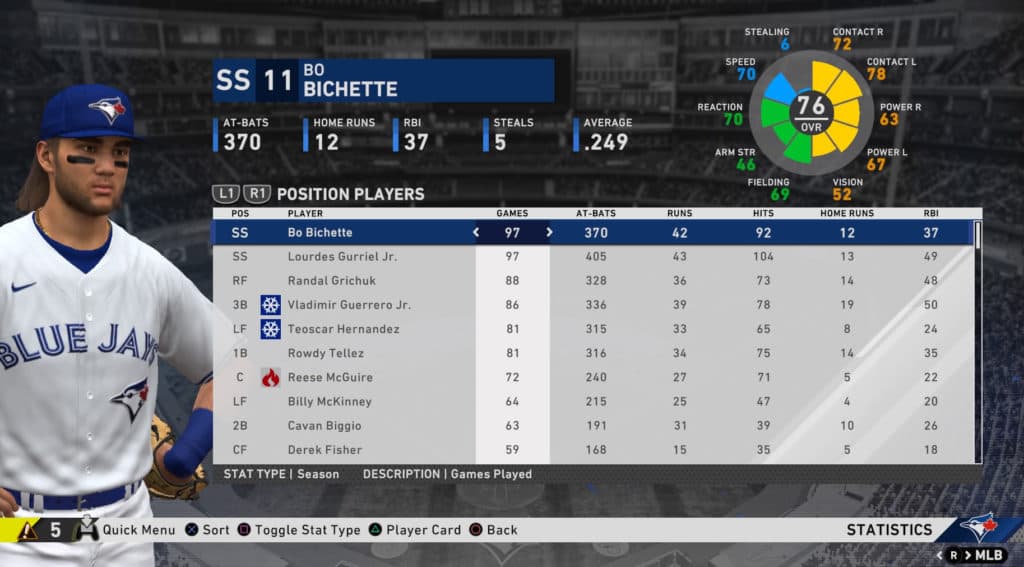1024x567 pixels.
Task: Choose Randal Grichuk from the list
Action: click(x=332, y=281)
